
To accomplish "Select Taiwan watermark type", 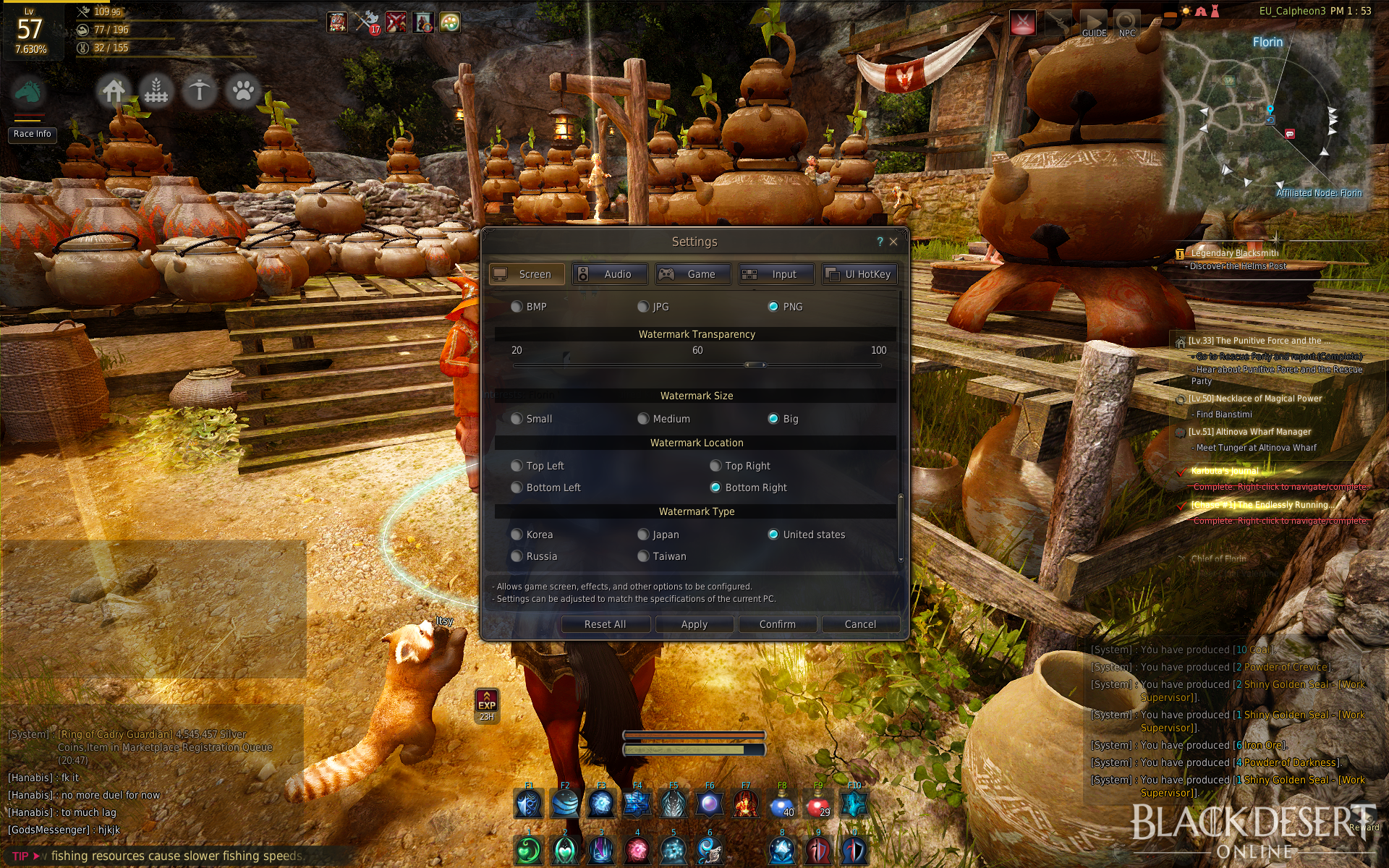I will click(x=643, y=556).
